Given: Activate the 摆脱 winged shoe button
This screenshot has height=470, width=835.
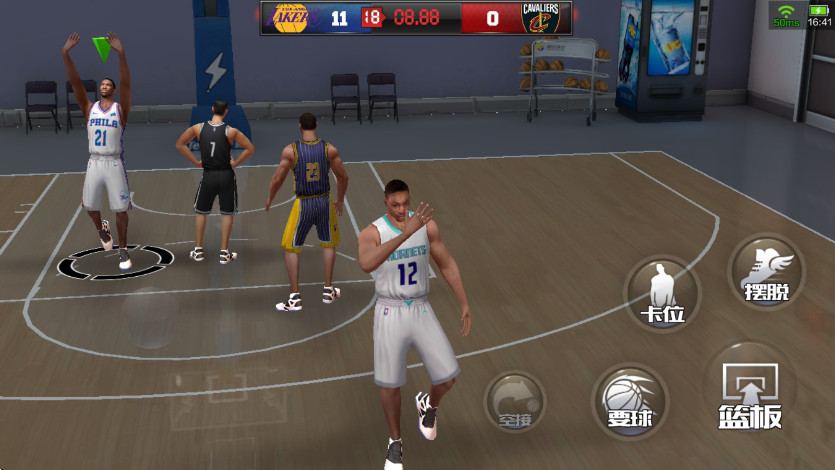Looking at the screenshot, I should 766,271.
